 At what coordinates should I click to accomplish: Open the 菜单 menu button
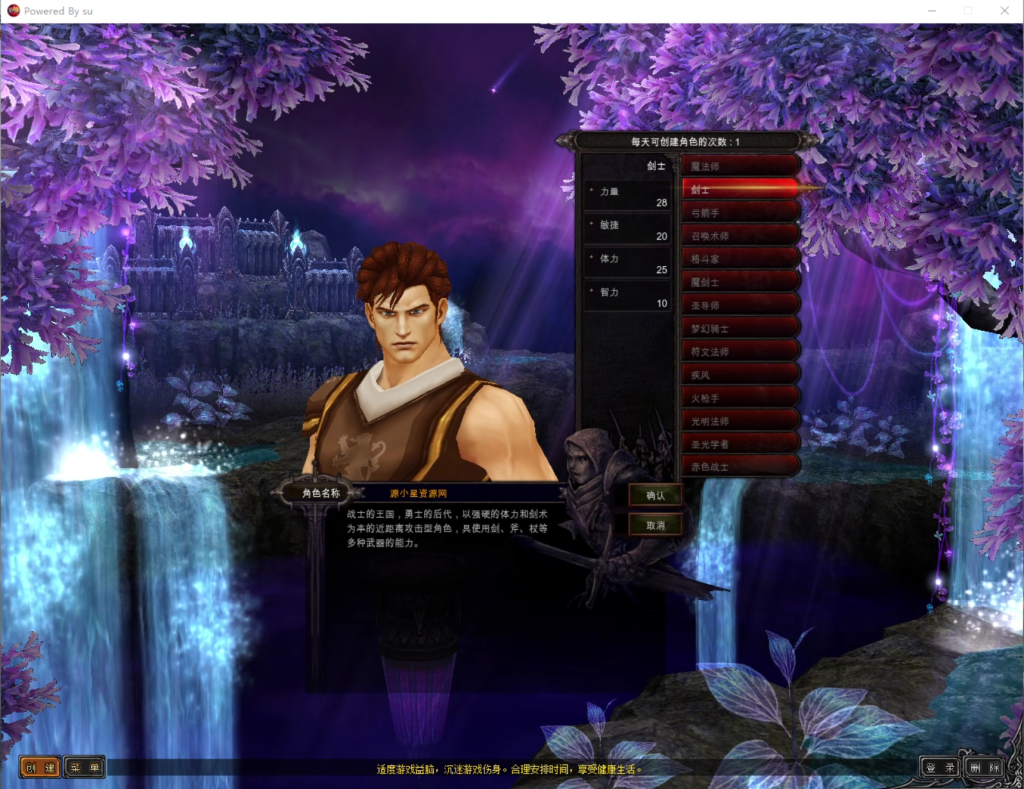coord(84,768)
